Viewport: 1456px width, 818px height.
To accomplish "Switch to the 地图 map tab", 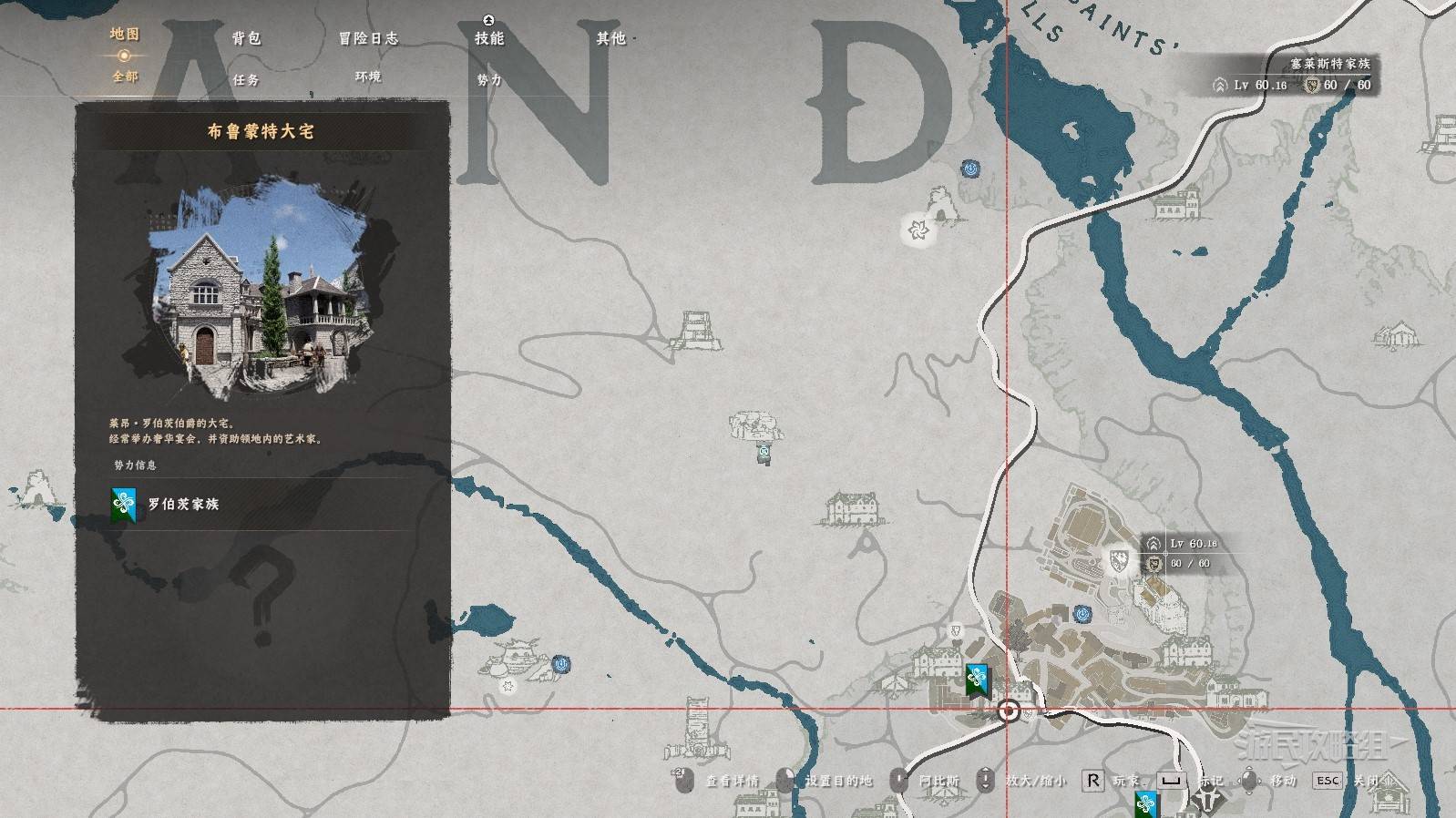I will pos(124,35).
